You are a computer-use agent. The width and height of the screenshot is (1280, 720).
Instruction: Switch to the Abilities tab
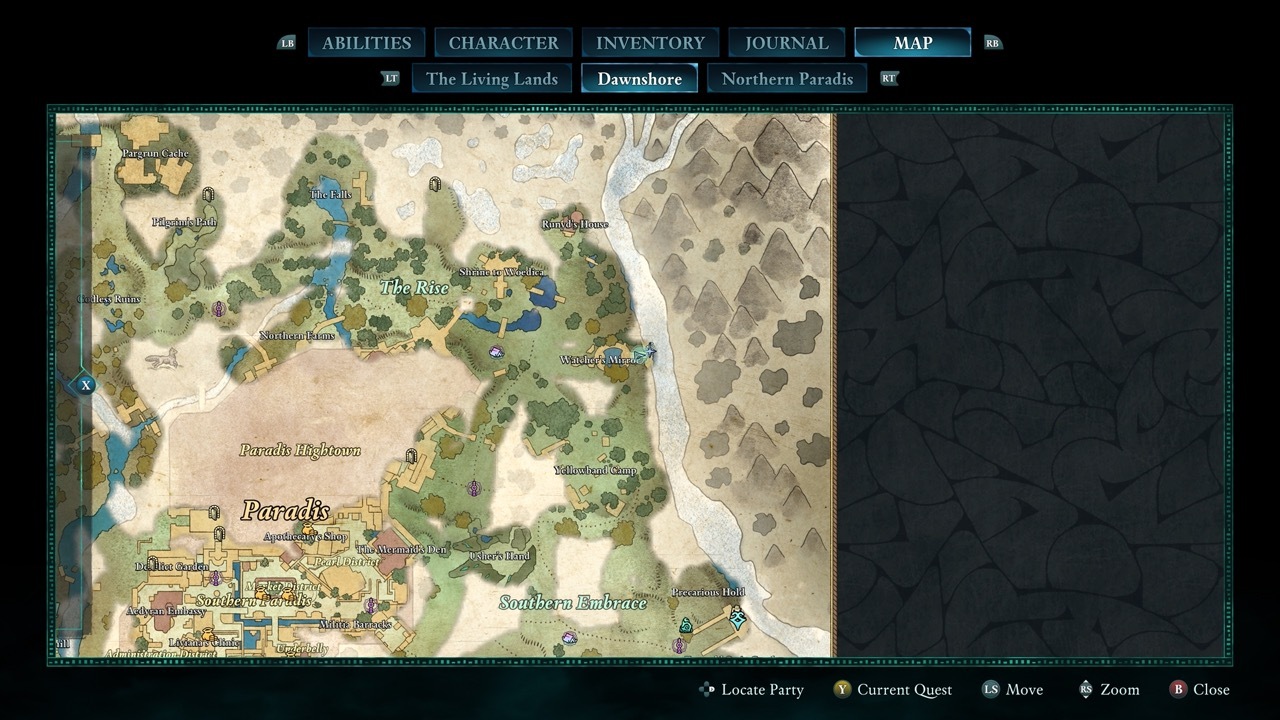coord(366,43)
